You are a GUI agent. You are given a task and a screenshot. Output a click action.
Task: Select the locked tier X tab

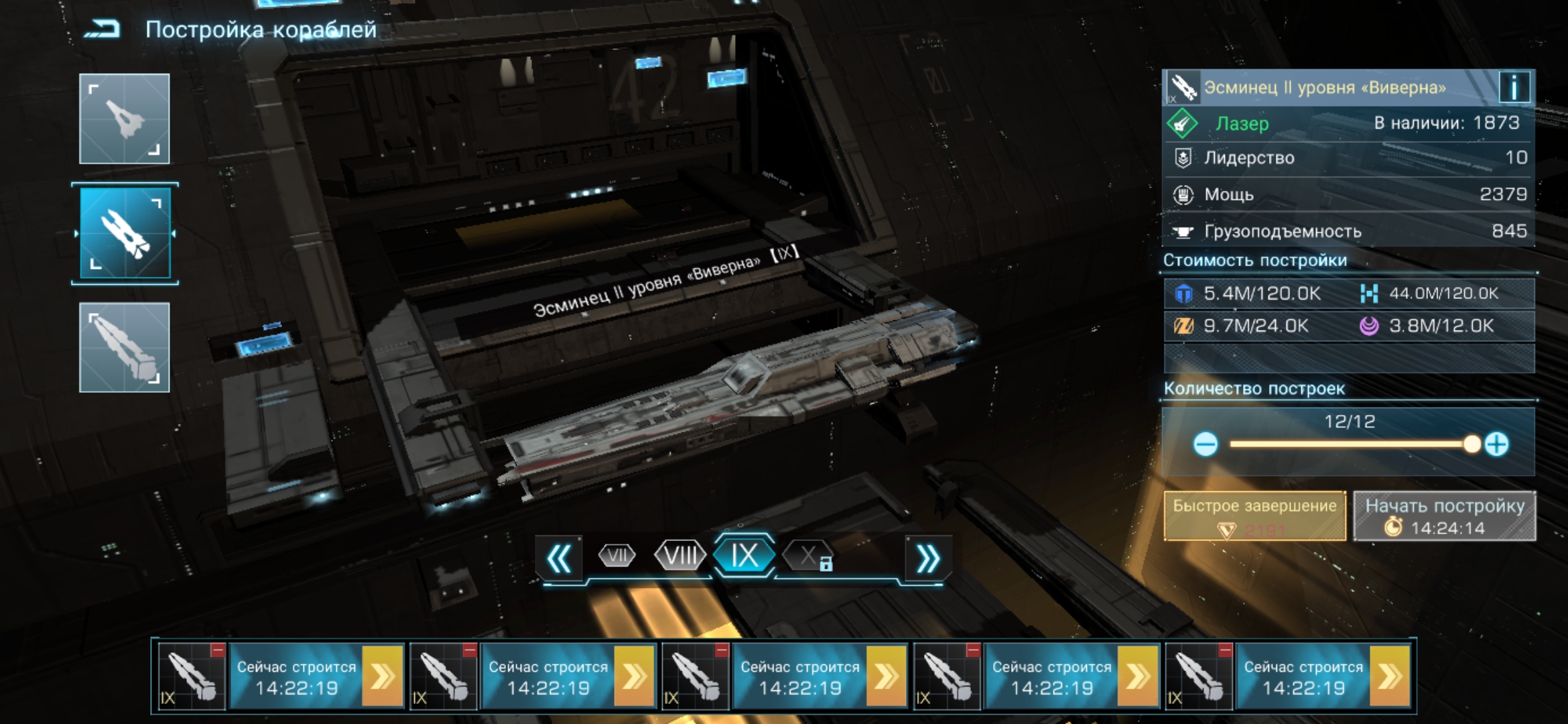point(809,556)
